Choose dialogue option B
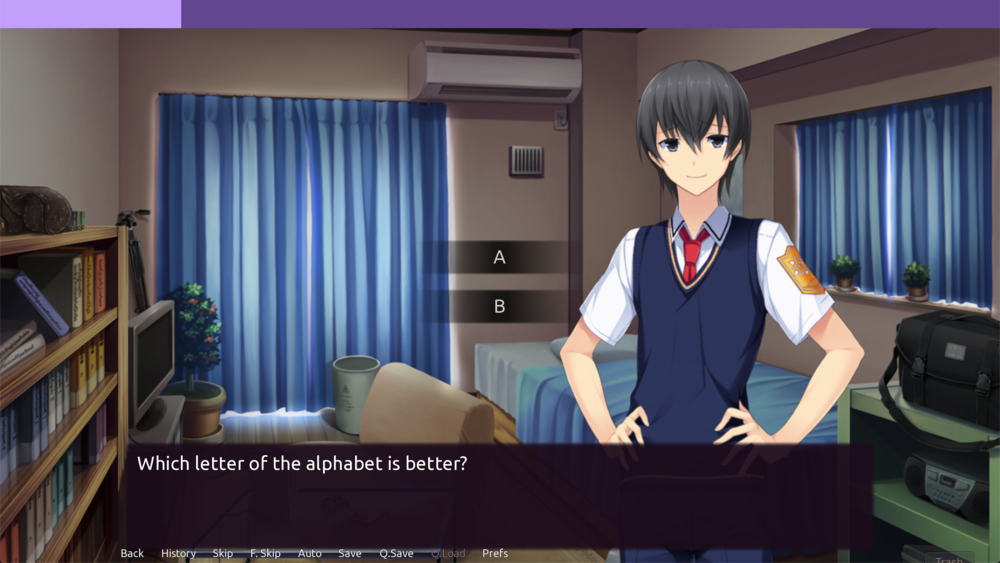The height and width of the screenshot is (563, 1000). [x=499, y=307]
